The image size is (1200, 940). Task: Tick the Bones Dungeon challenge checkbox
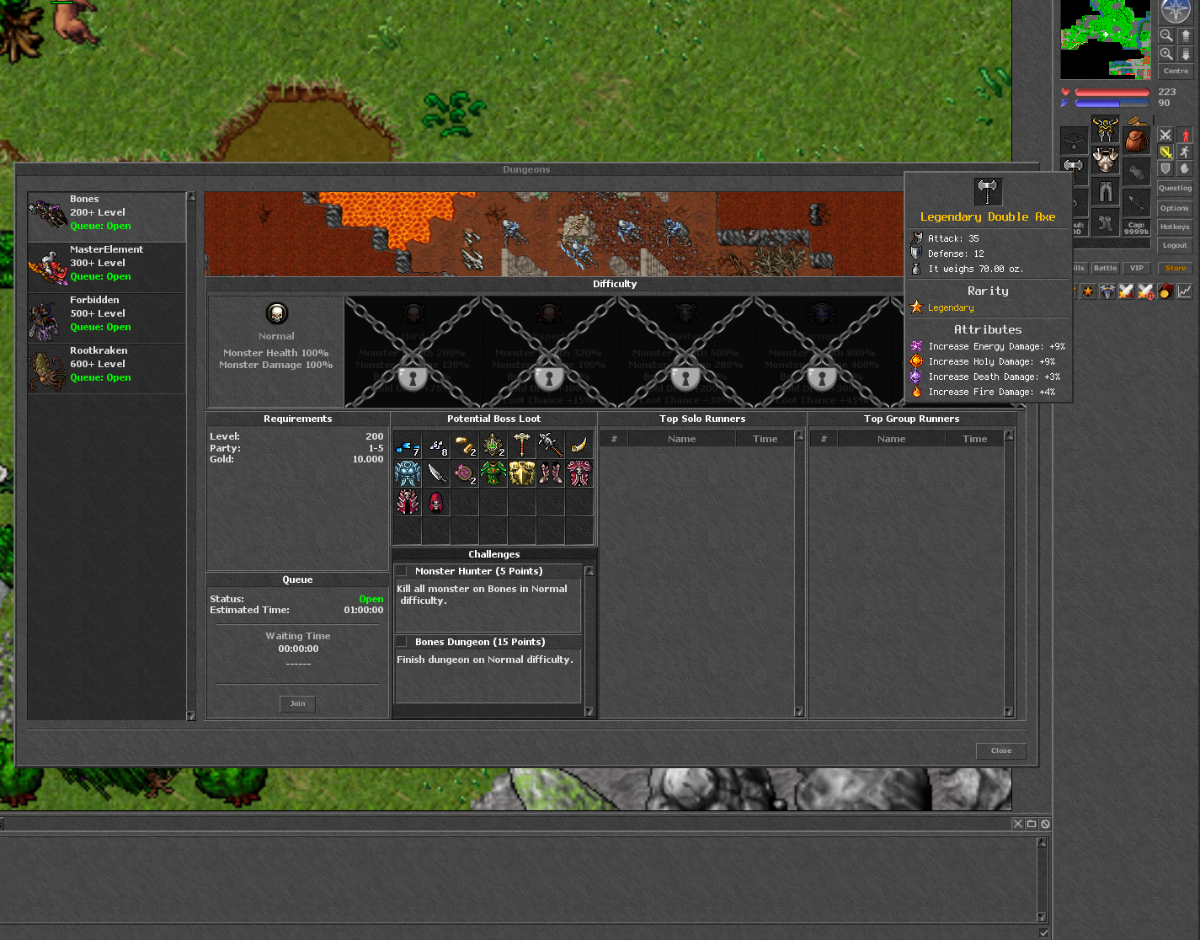tap(401, 642)
